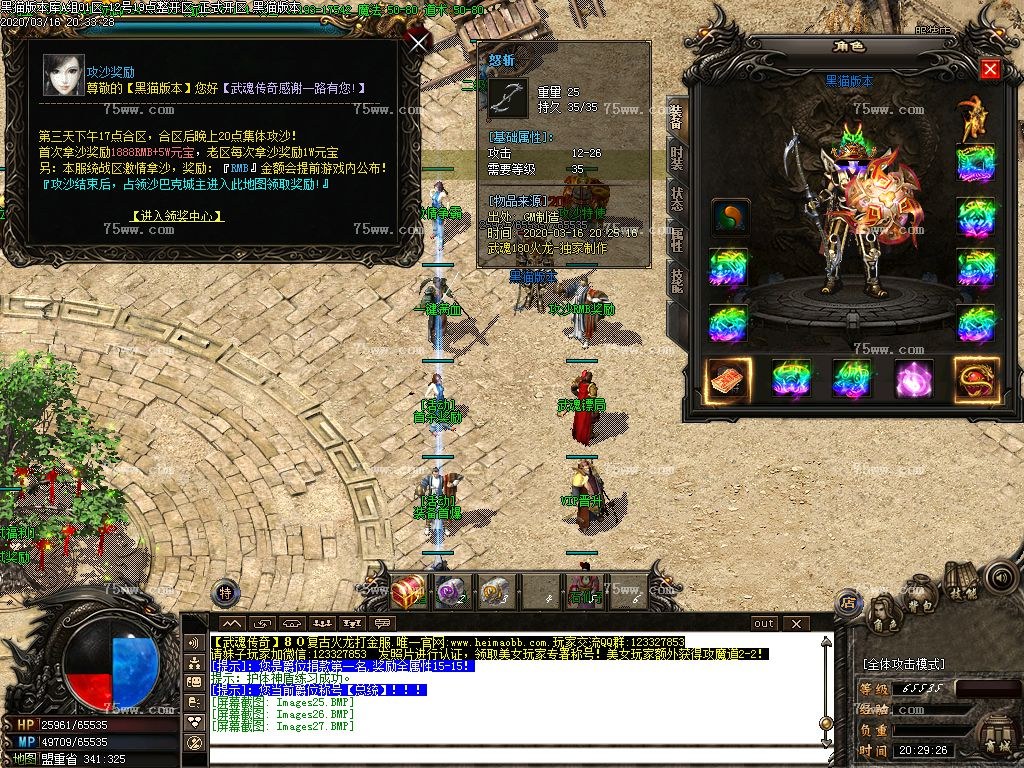Close the chat window with X button
The image size is (1024, 768).
coord(796,623)
